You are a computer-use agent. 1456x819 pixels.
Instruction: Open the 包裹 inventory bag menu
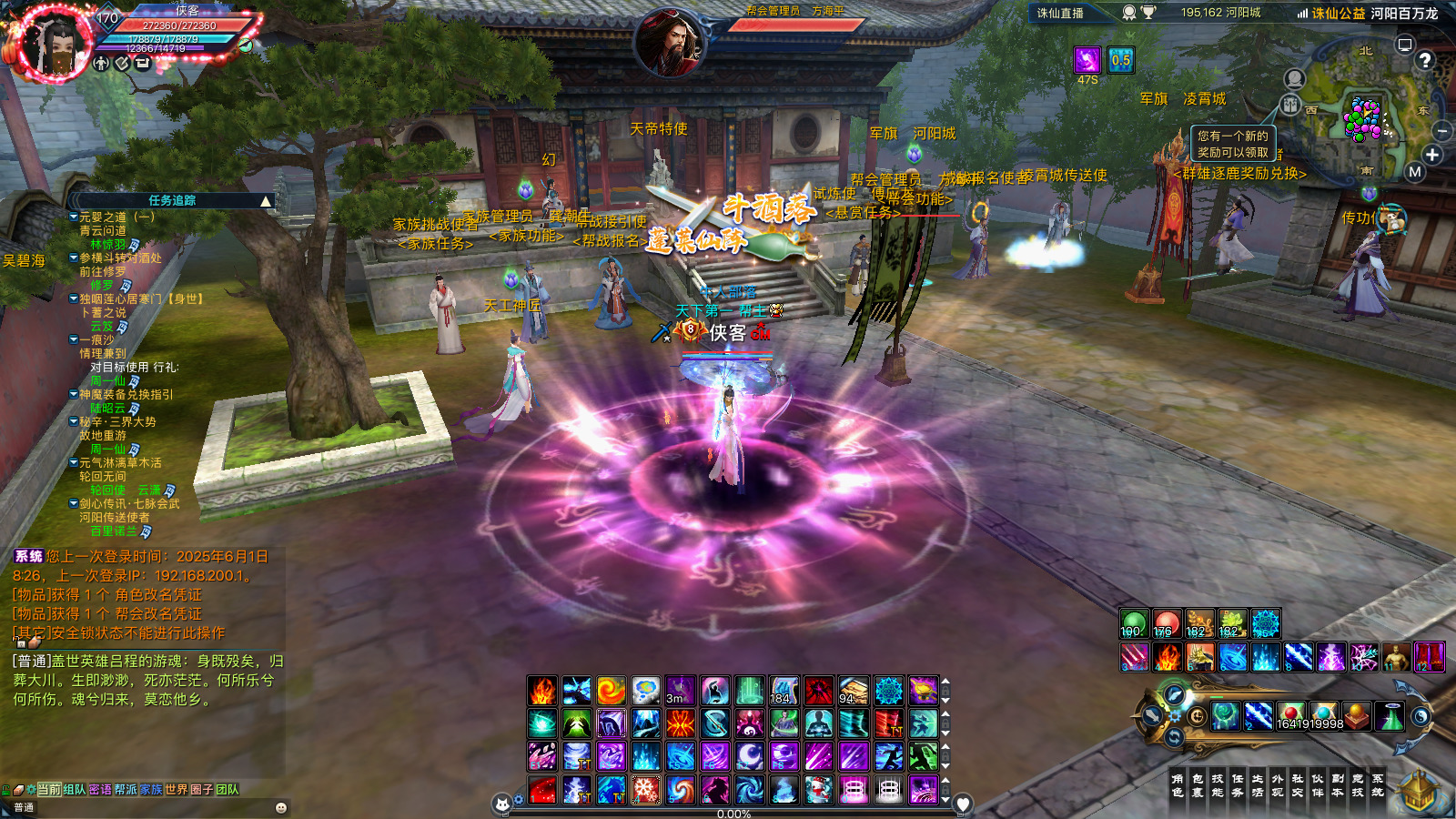1198,785
